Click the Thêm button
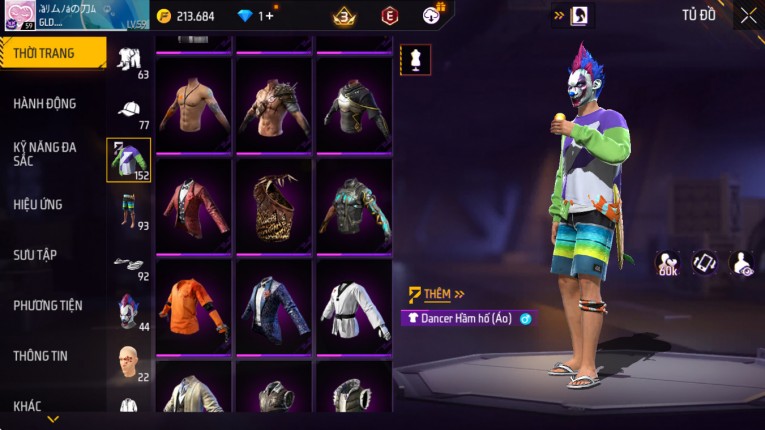 coord(438,294)
